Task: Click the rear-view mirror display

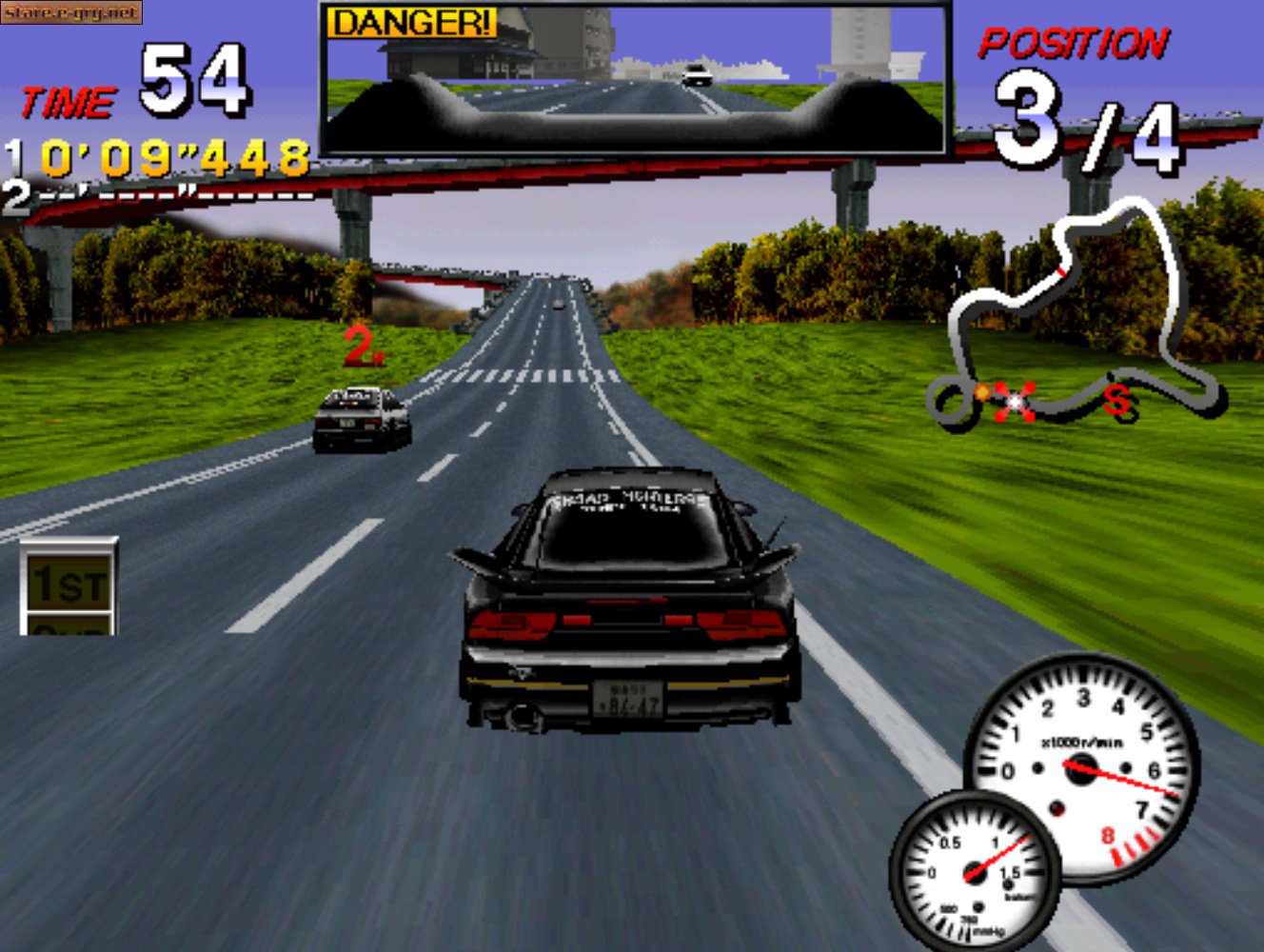Action: 635,78
